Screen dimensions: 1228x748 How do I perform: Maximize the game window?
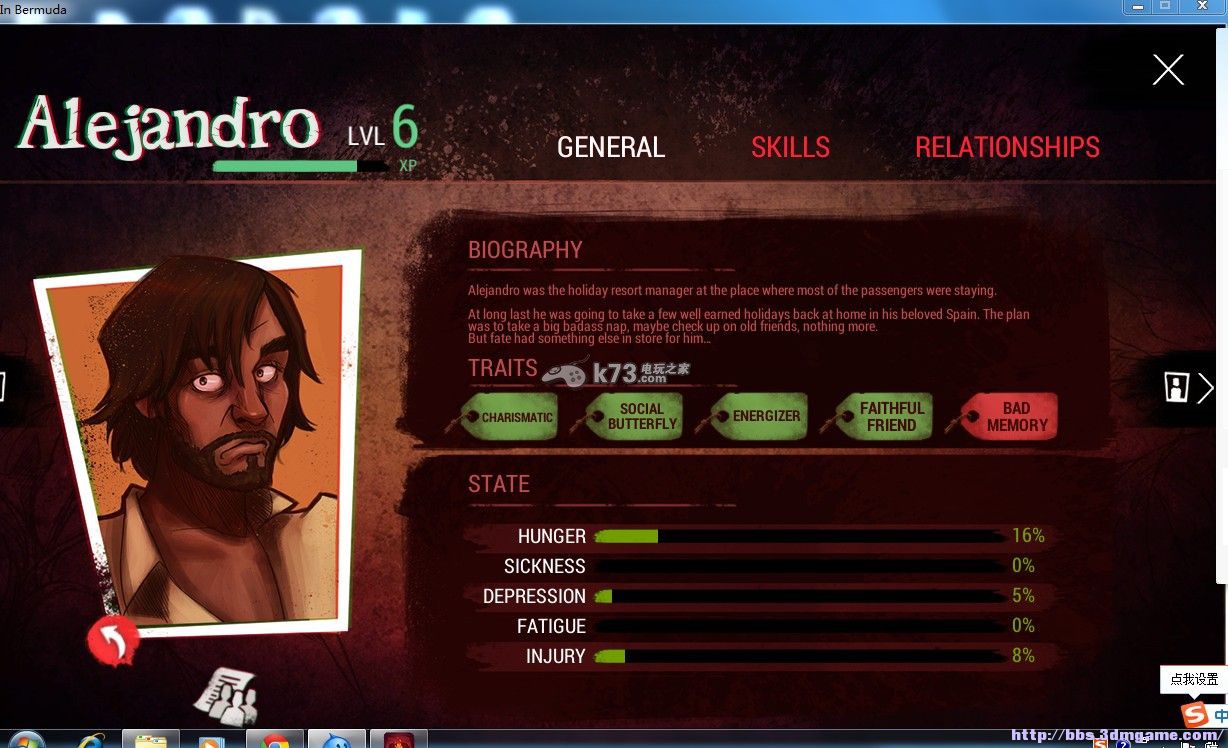click(1166, 6)
